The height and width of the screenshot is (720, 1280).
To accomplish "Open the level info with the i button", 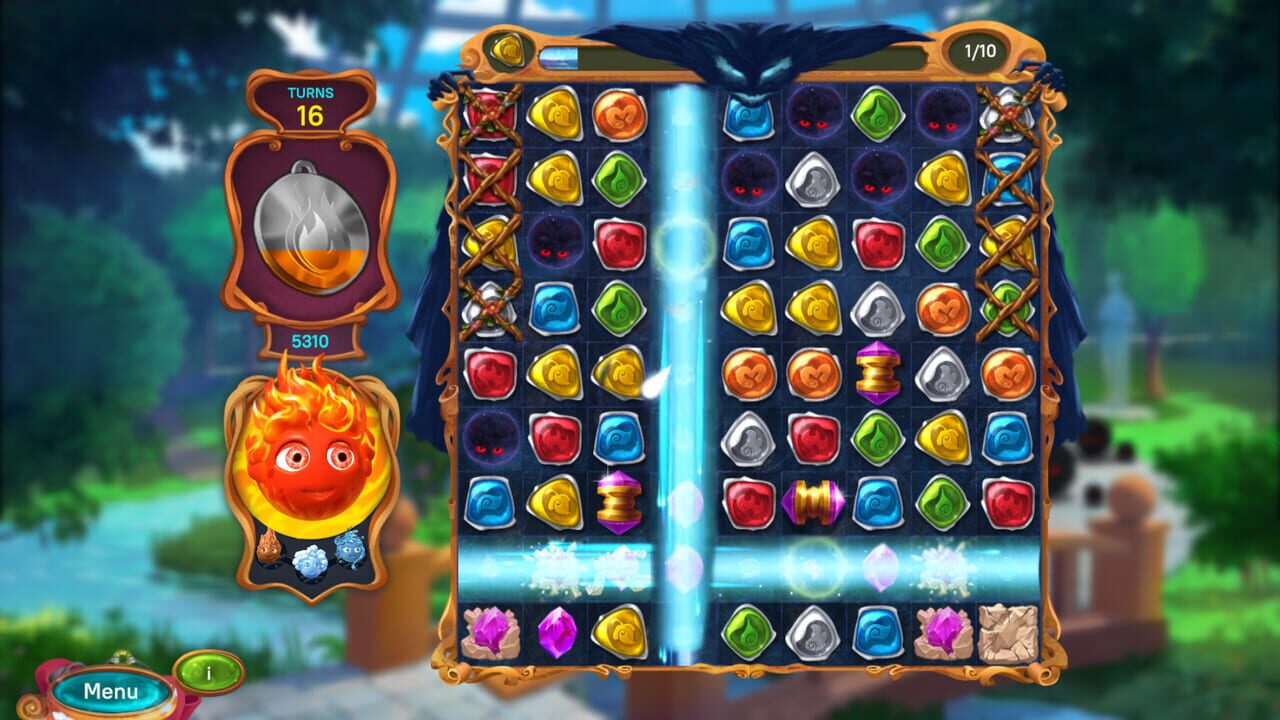I will 207,672.
